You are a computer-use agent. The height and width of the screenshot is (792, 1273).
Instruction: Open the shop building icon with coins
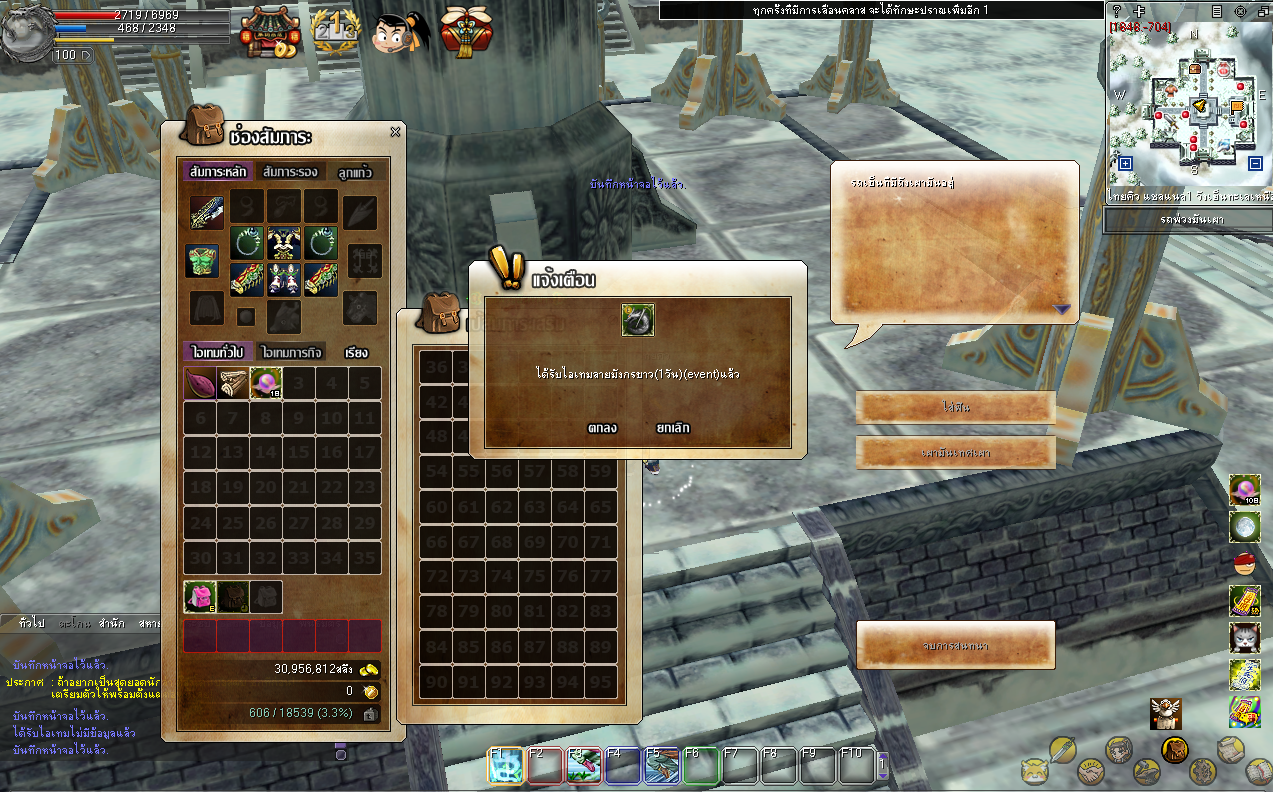(x=270, y=32)
